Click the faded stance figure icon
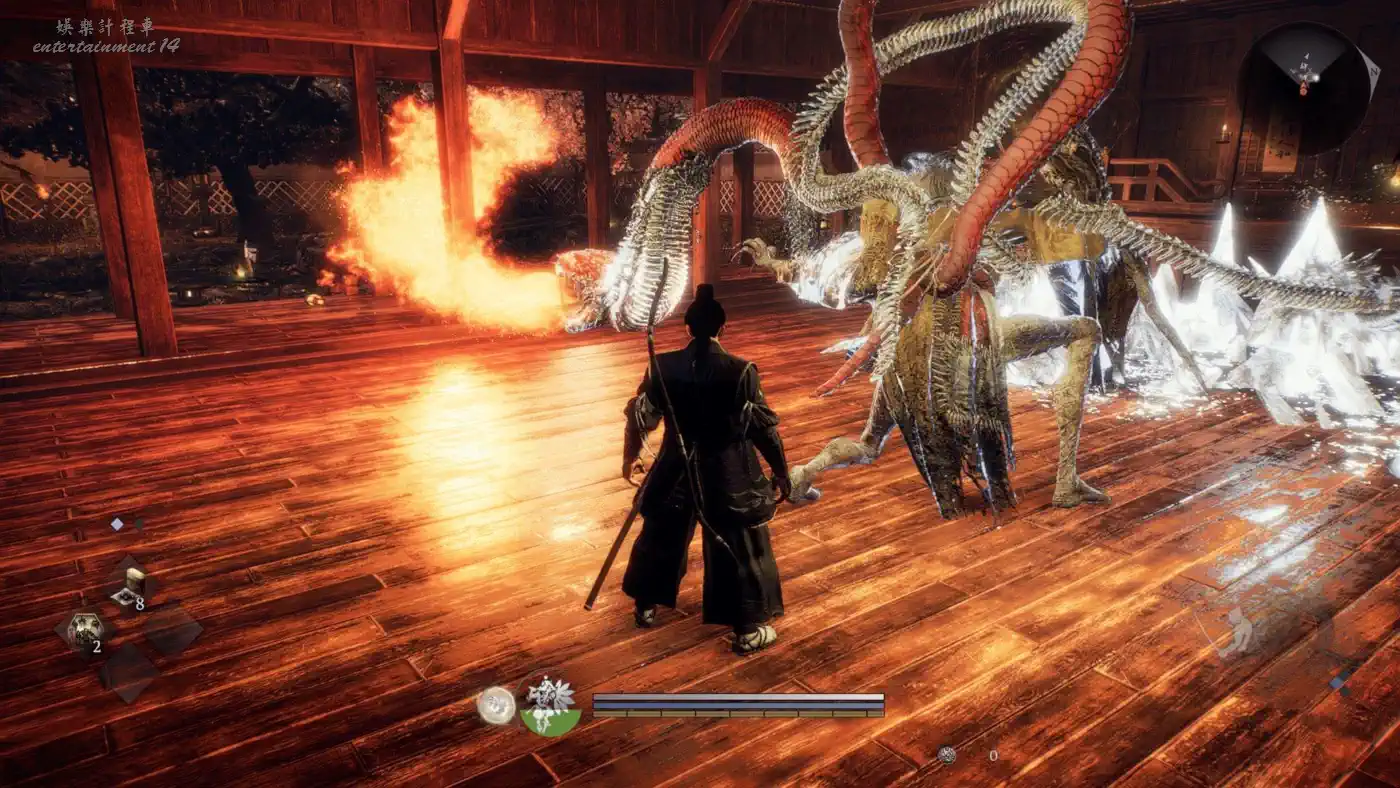Screen dimensions: 1400x788 1238,632
